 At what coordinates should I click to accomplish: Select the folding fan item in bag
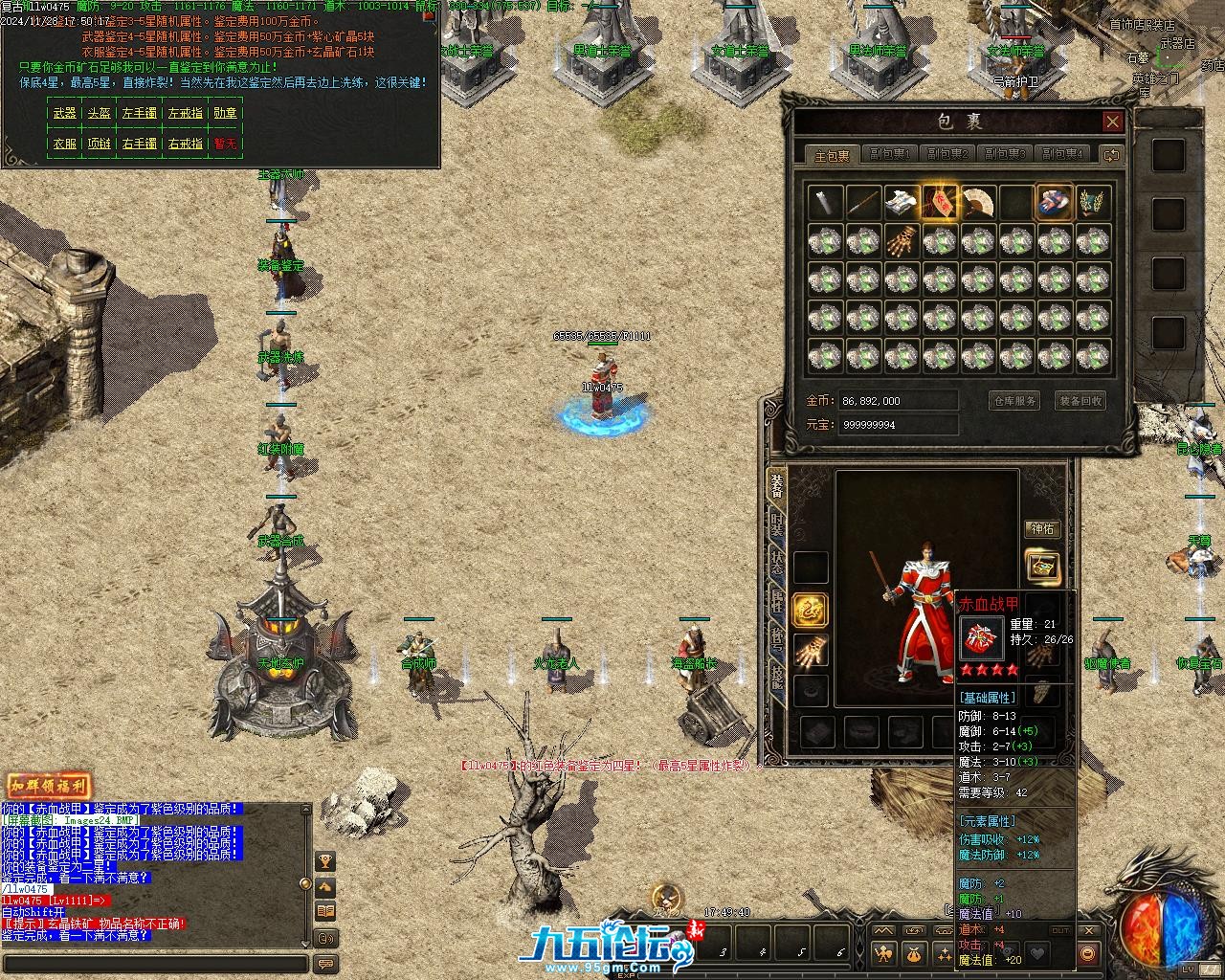pos(977,202)
